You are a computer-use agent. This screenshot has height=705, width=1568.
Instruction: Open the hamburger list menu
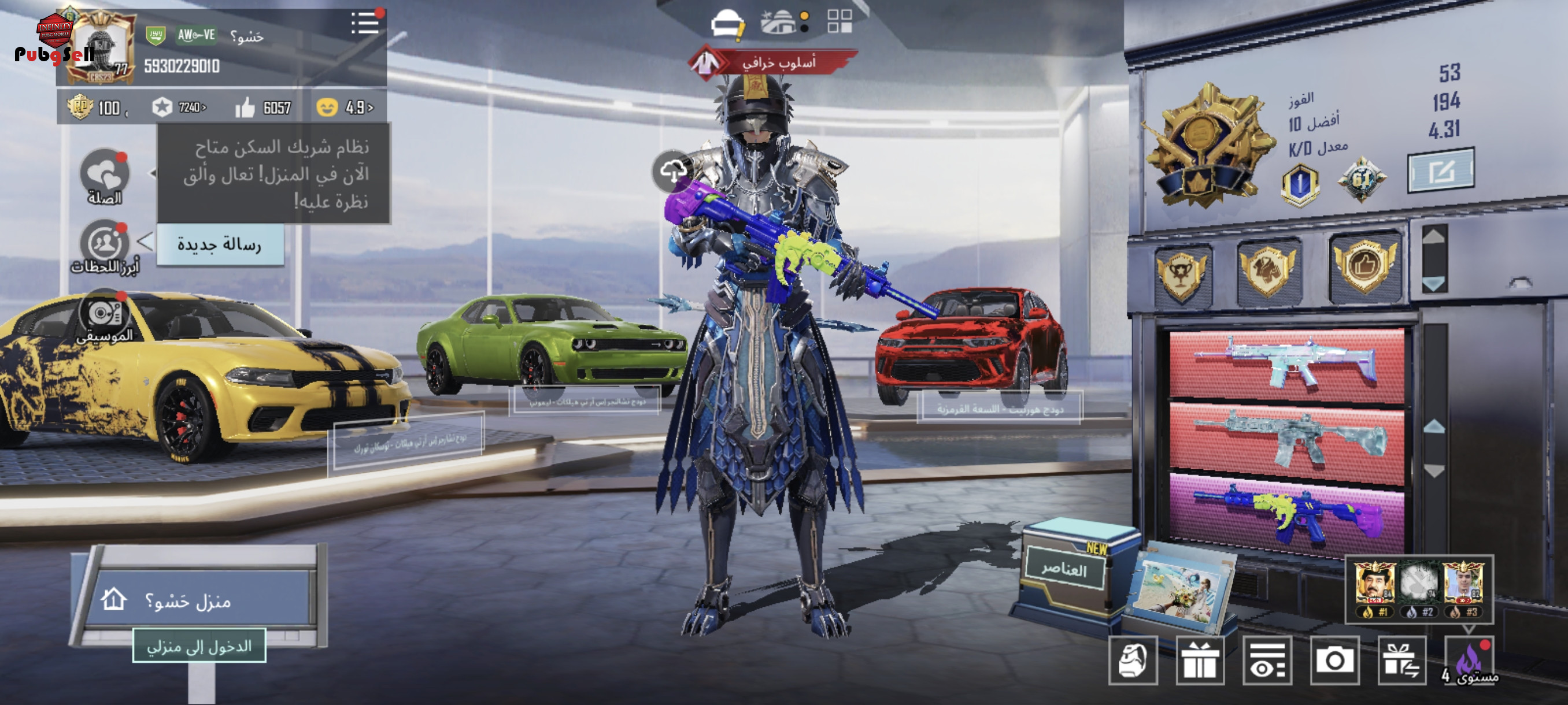tap(365, 24)
